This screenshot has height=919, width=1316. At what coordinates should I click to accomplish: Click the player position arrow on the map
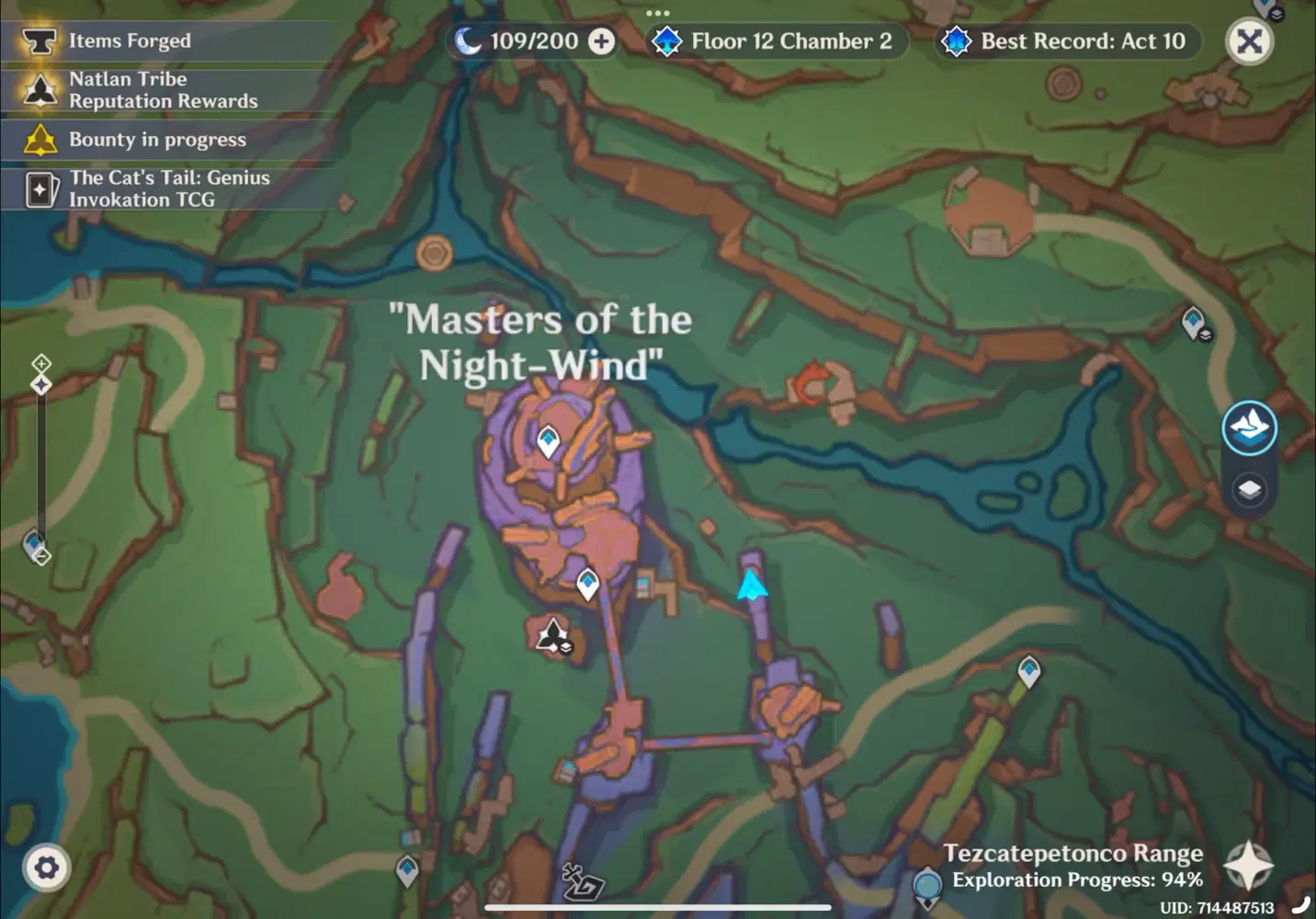tap(751, 585)
